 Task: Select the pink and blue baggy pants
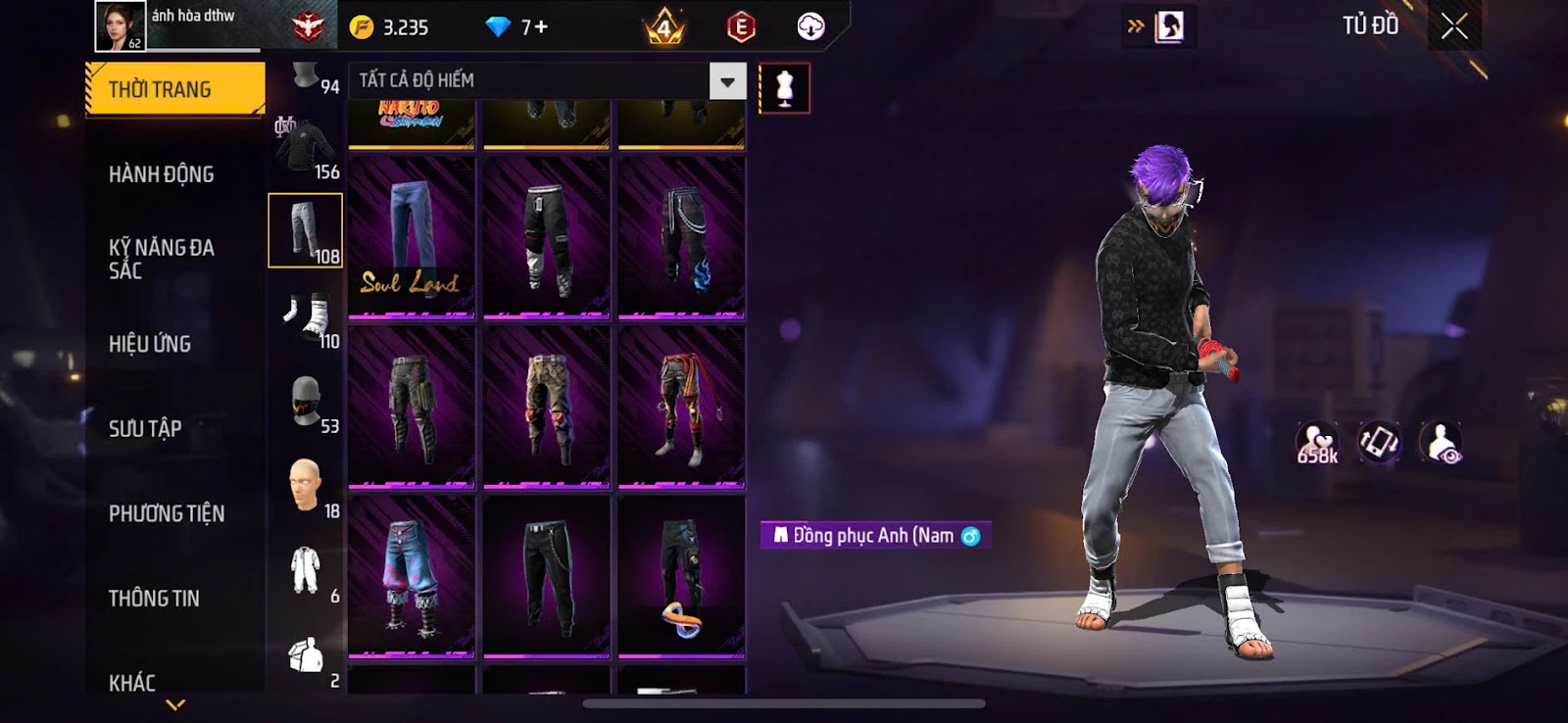(x=412, y=576)
